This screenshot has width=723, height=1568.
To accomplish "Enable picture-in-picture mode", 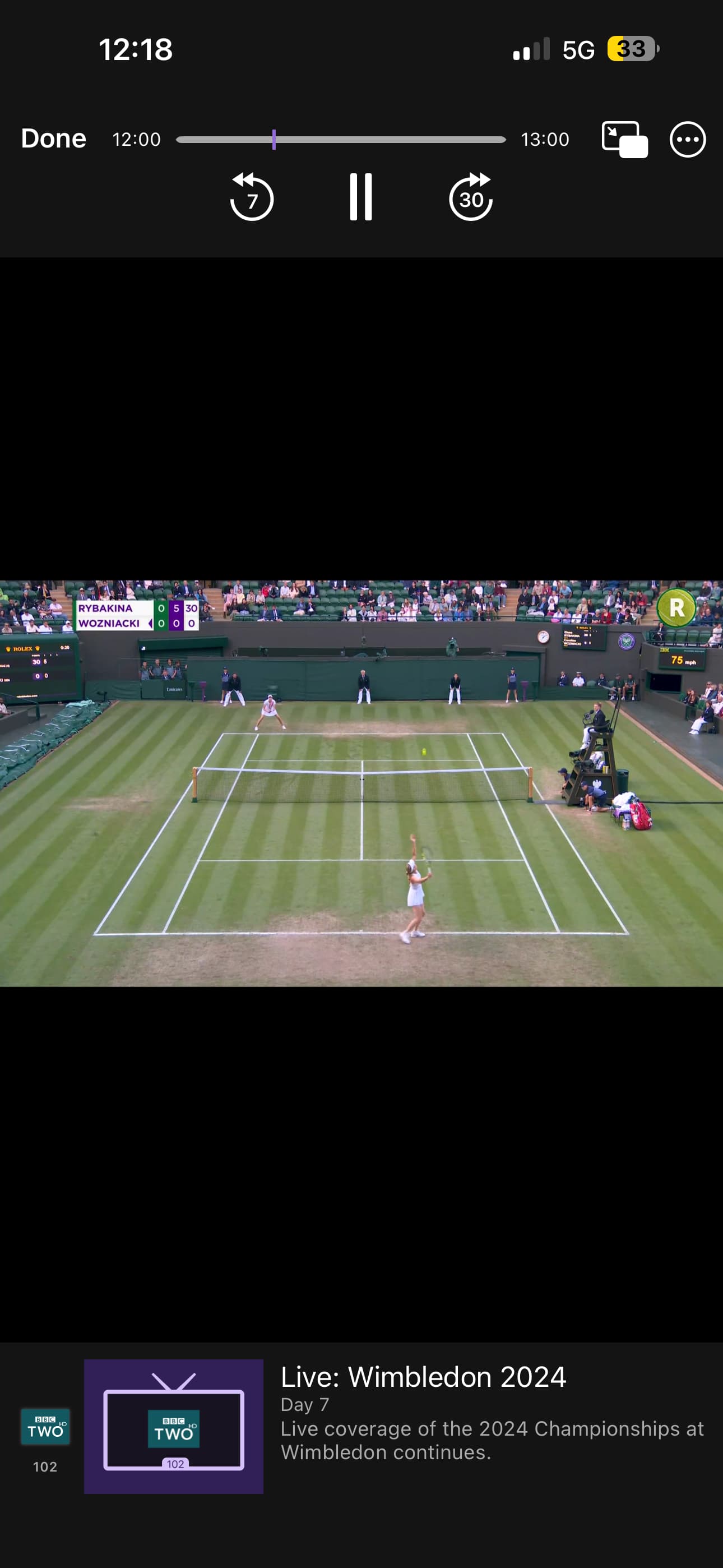I will (624, 140).
